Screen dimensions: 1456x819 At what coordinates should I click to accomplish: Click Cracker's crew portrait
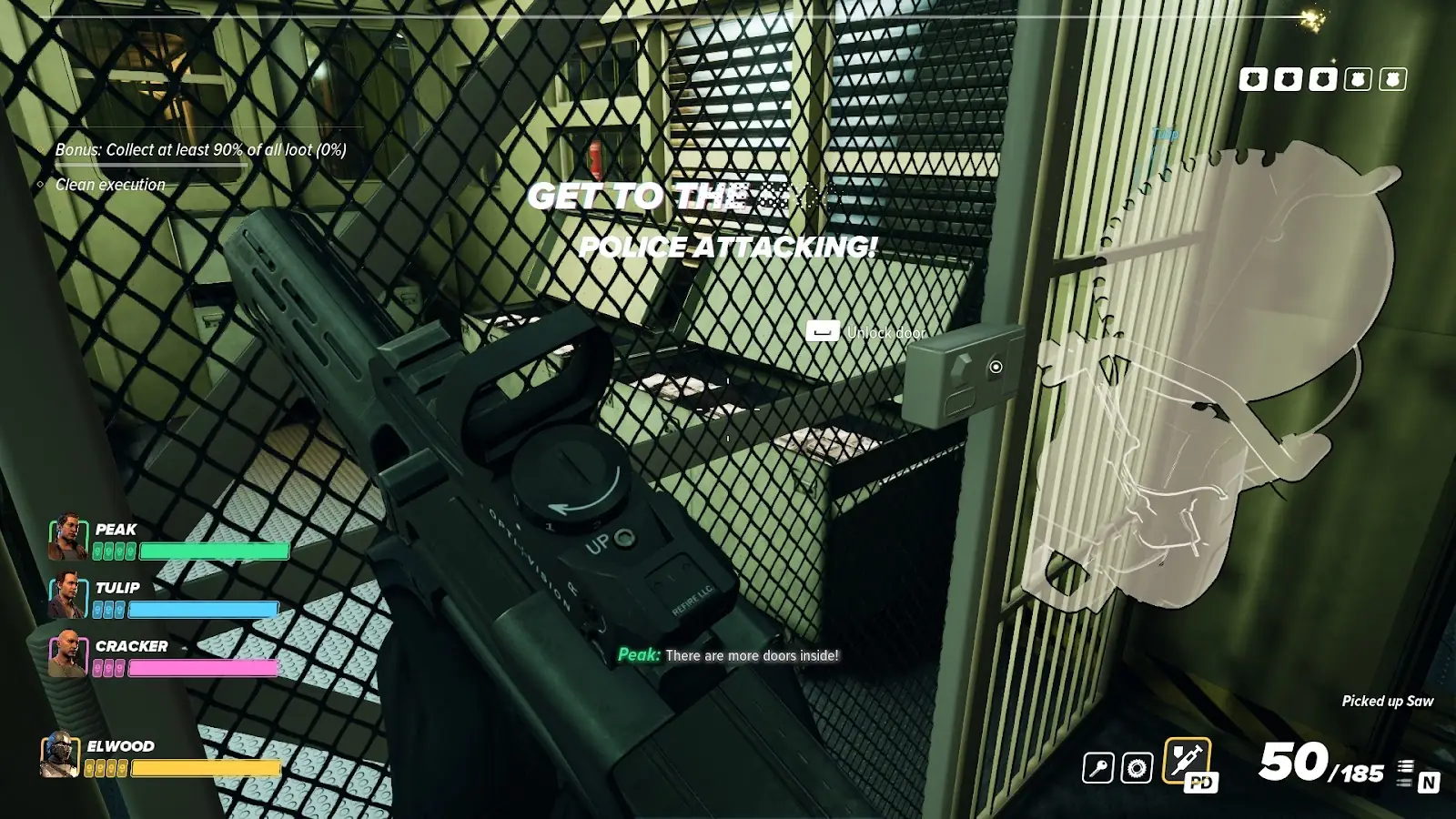pos(67,653)
